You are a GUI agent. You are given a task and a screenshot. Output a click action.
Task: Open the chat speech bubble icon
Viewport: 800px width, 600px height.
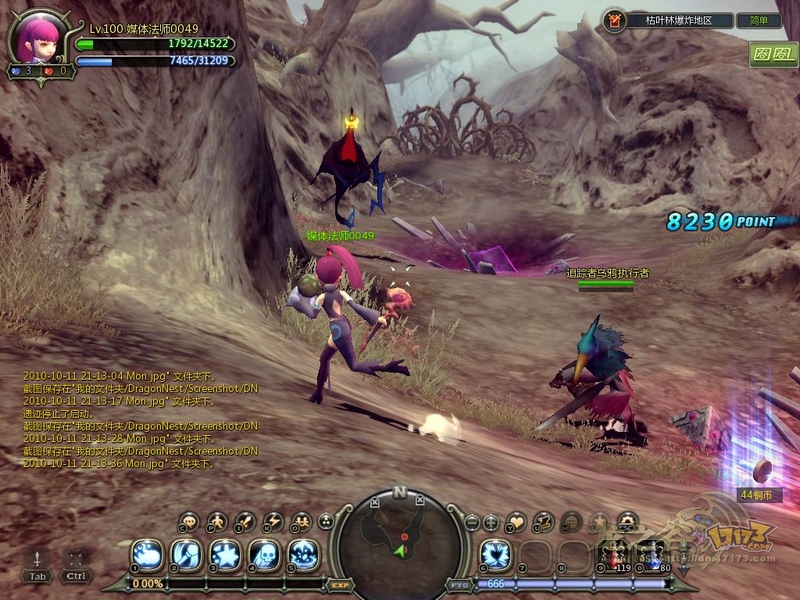(188, 521)
